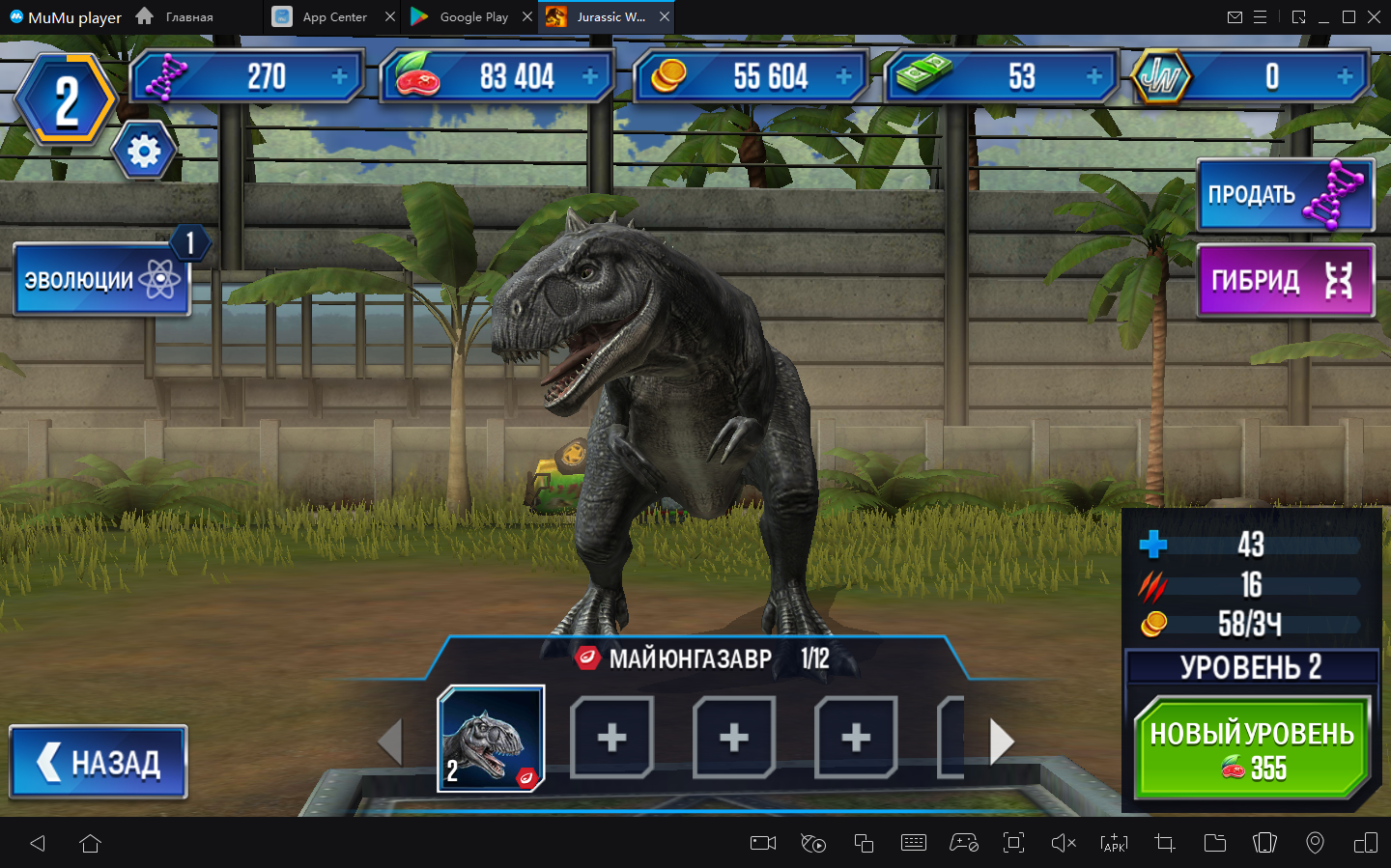Open the Эволюции menu
Viewport: 1391px width, 868px height.
101,280
